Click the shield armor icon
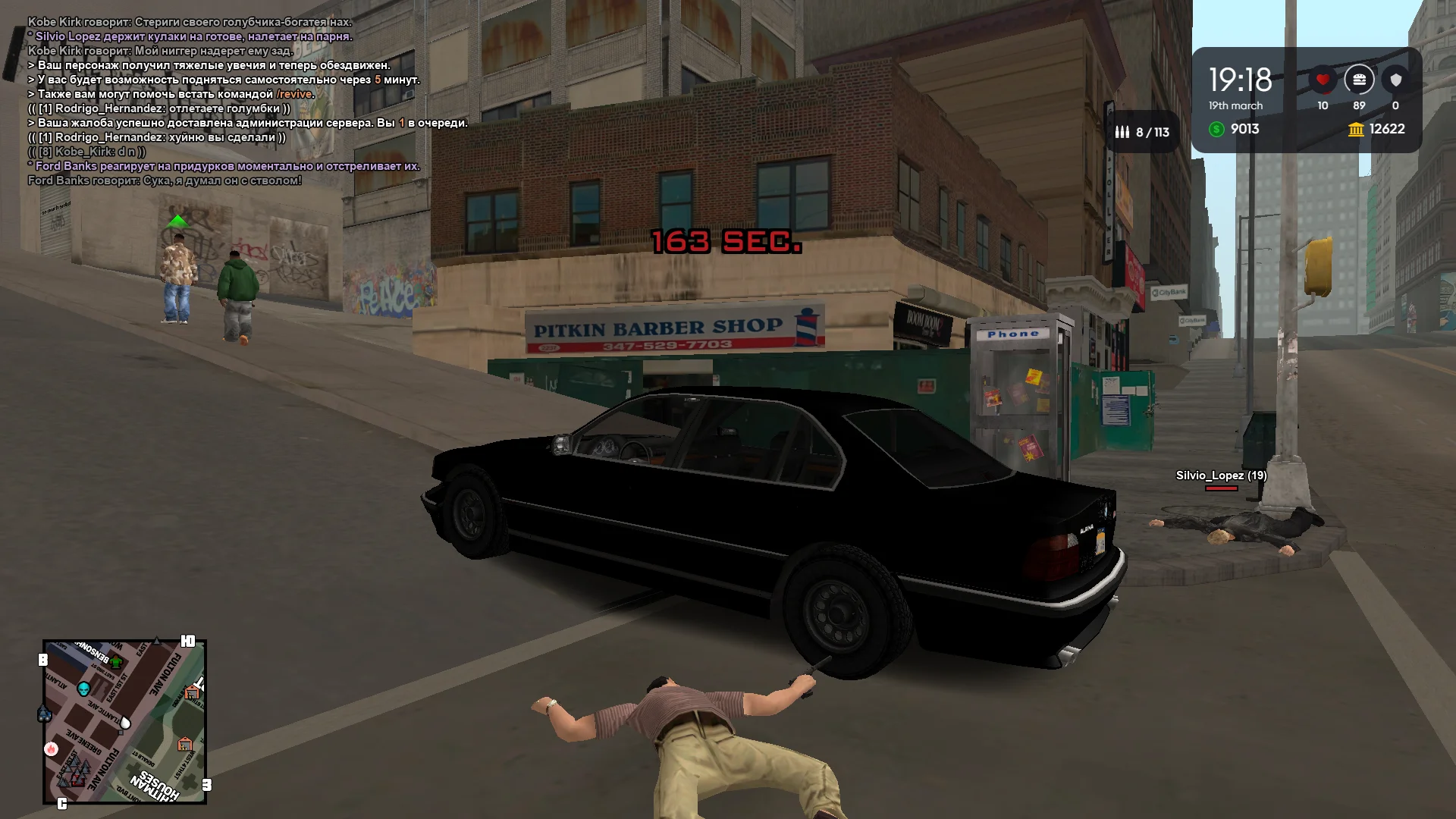1456x819 pixels. (1395, 80)
